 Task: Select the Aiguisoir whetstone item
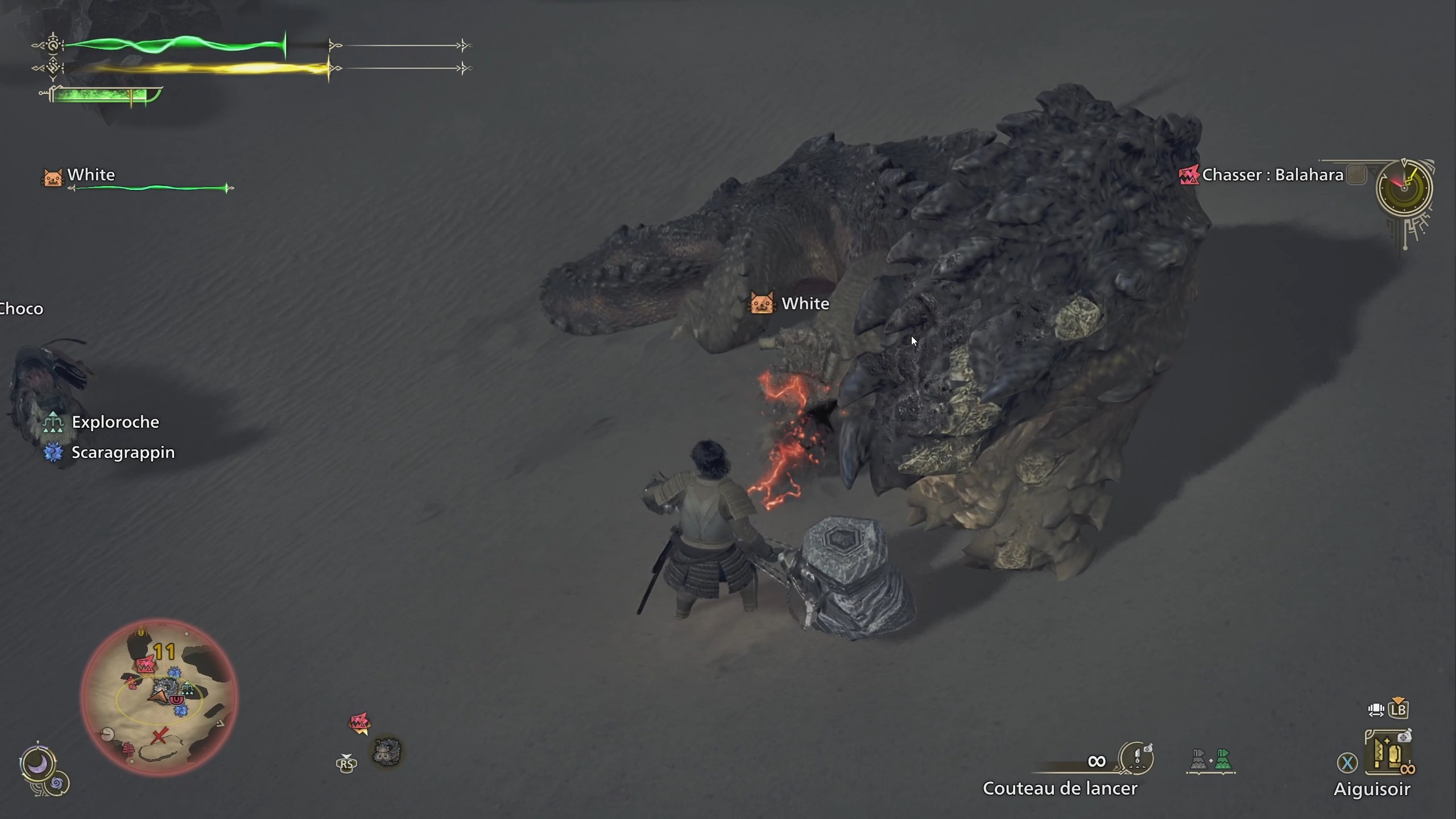[x=1388, y=752]
